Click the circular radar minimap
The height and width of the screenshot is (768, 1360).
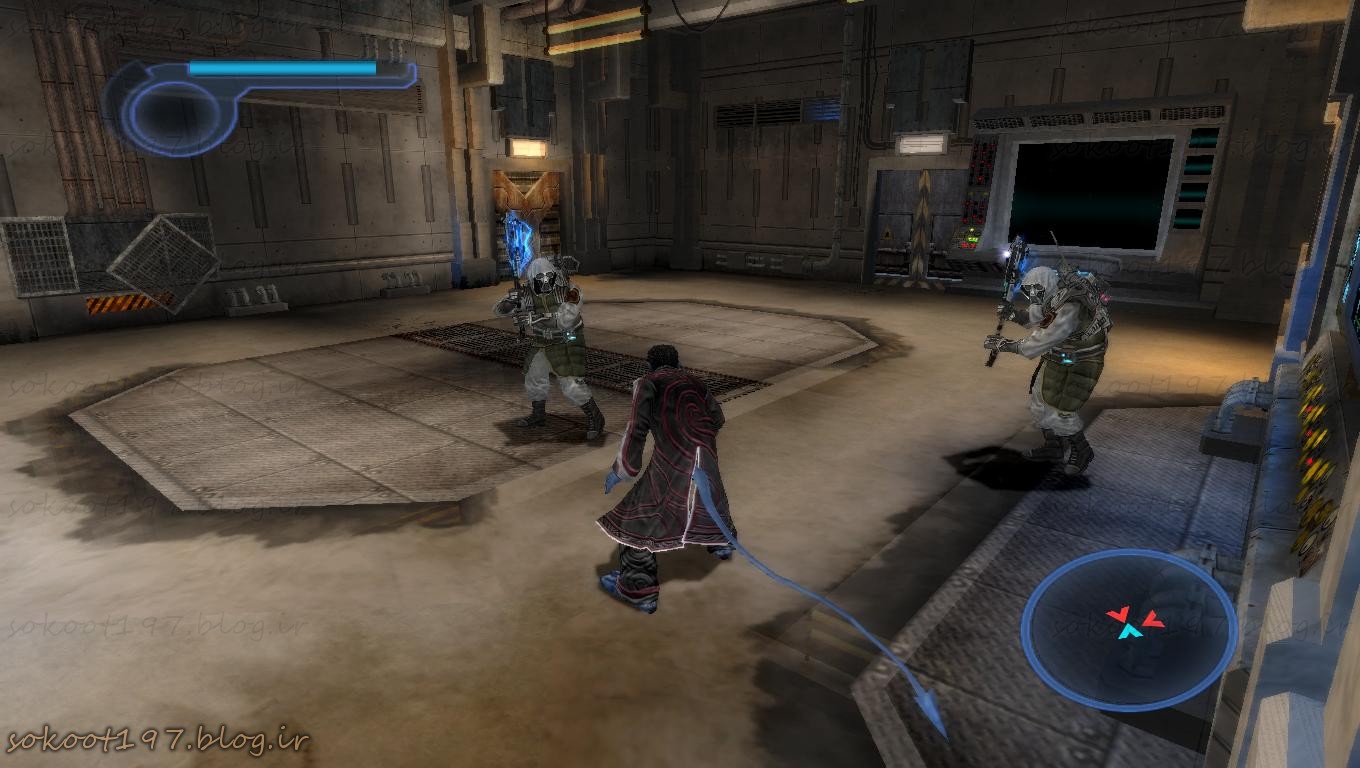1129,628
